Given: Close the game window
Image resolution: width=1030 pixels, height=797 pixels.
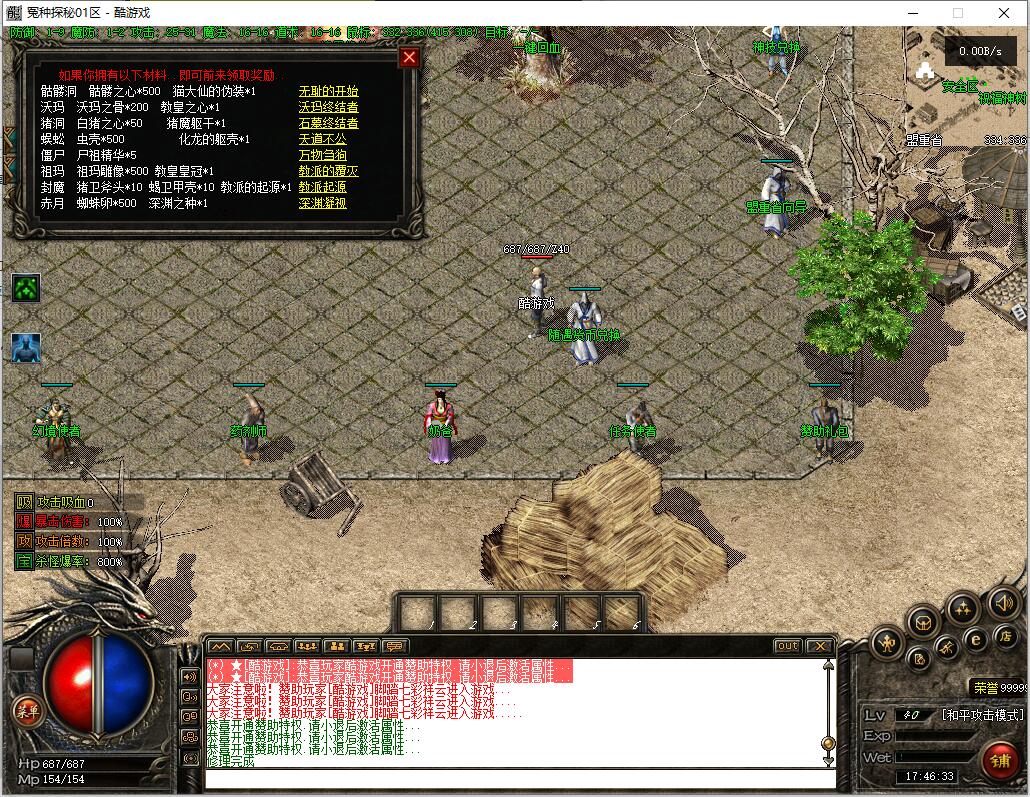Looking at the screenshot, I should (1005, 13).
